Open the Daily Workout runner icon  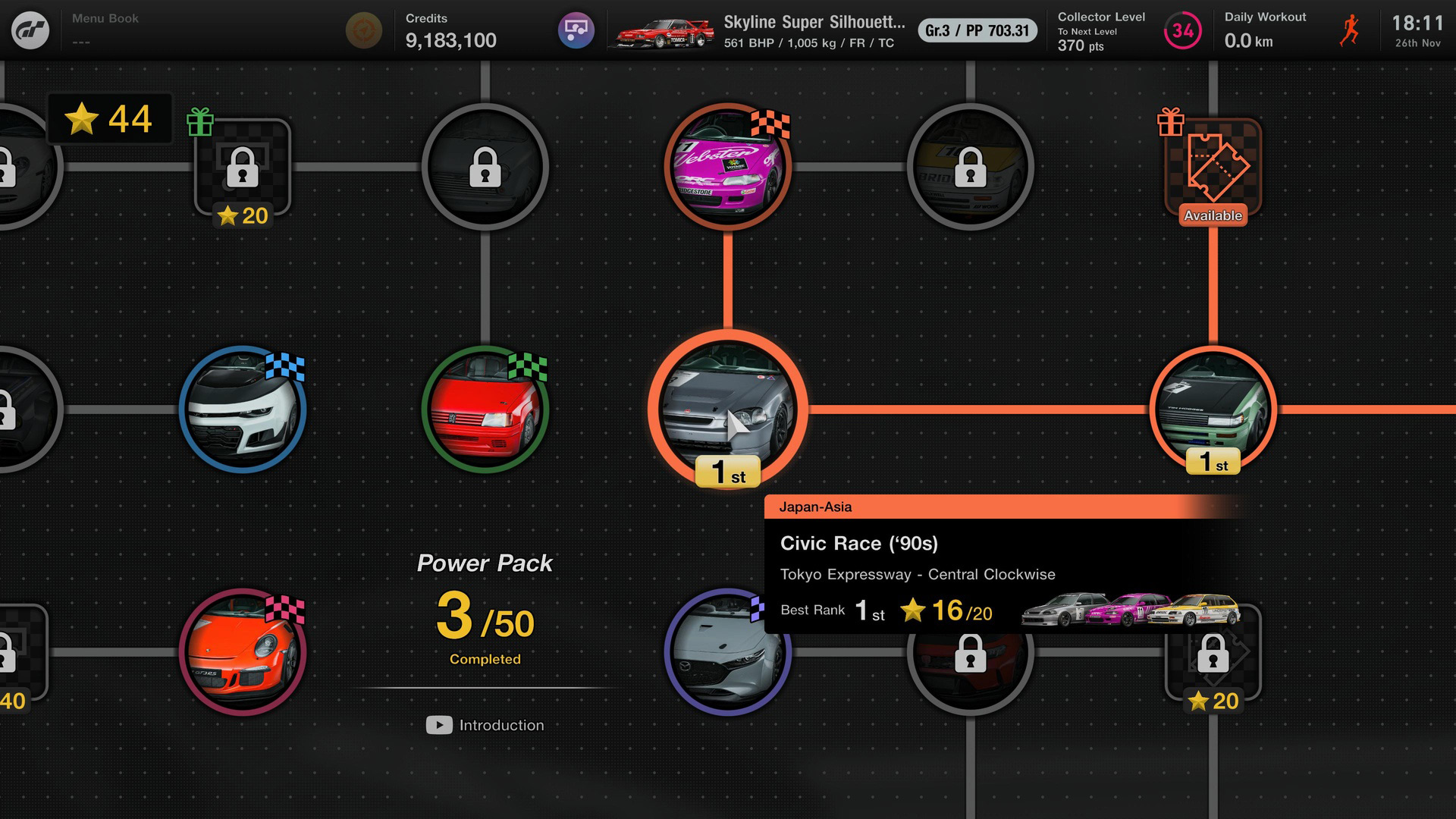coord(1349,30)
